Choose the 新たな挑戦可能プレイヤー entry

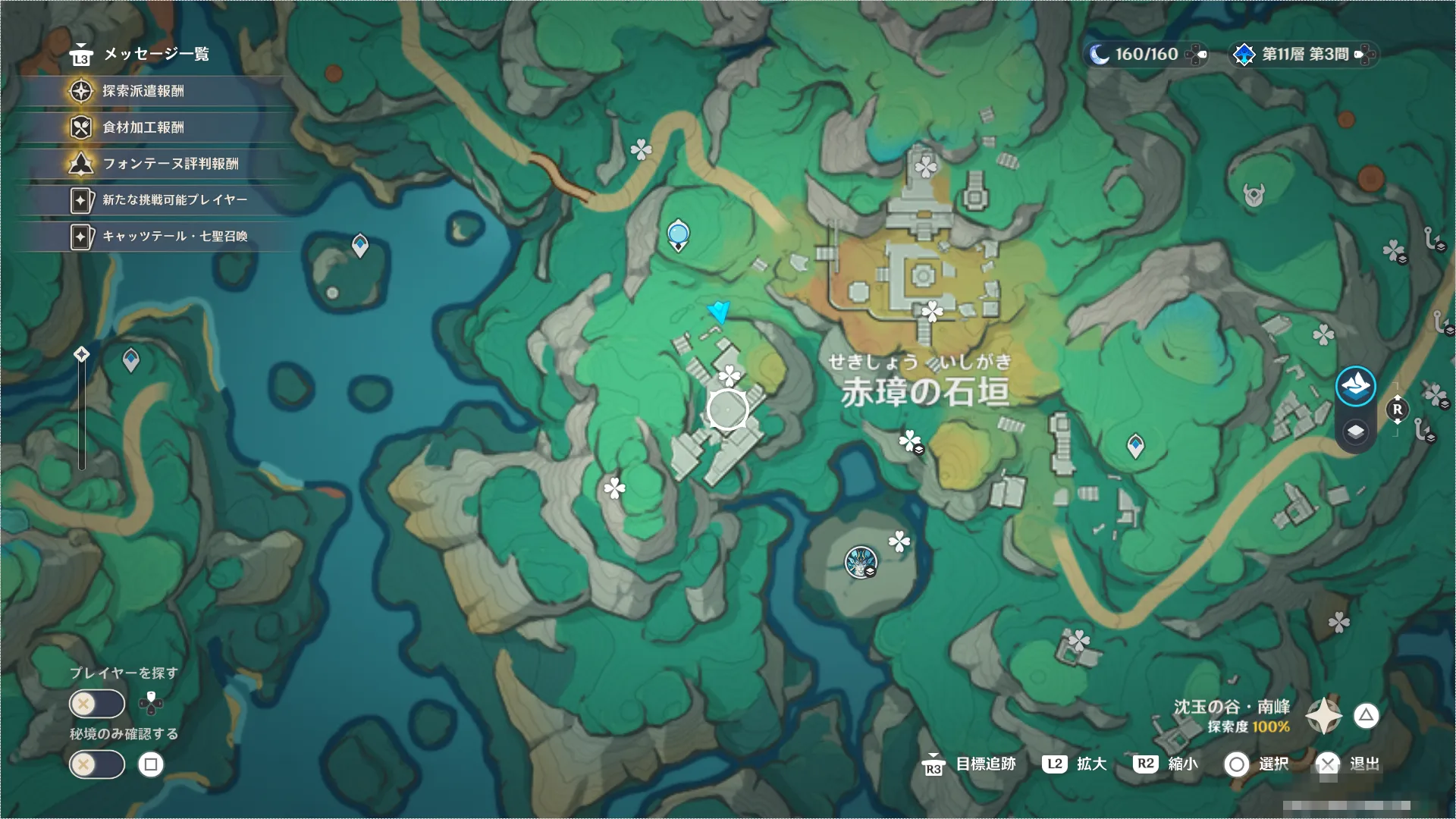(x=174, y=200)
